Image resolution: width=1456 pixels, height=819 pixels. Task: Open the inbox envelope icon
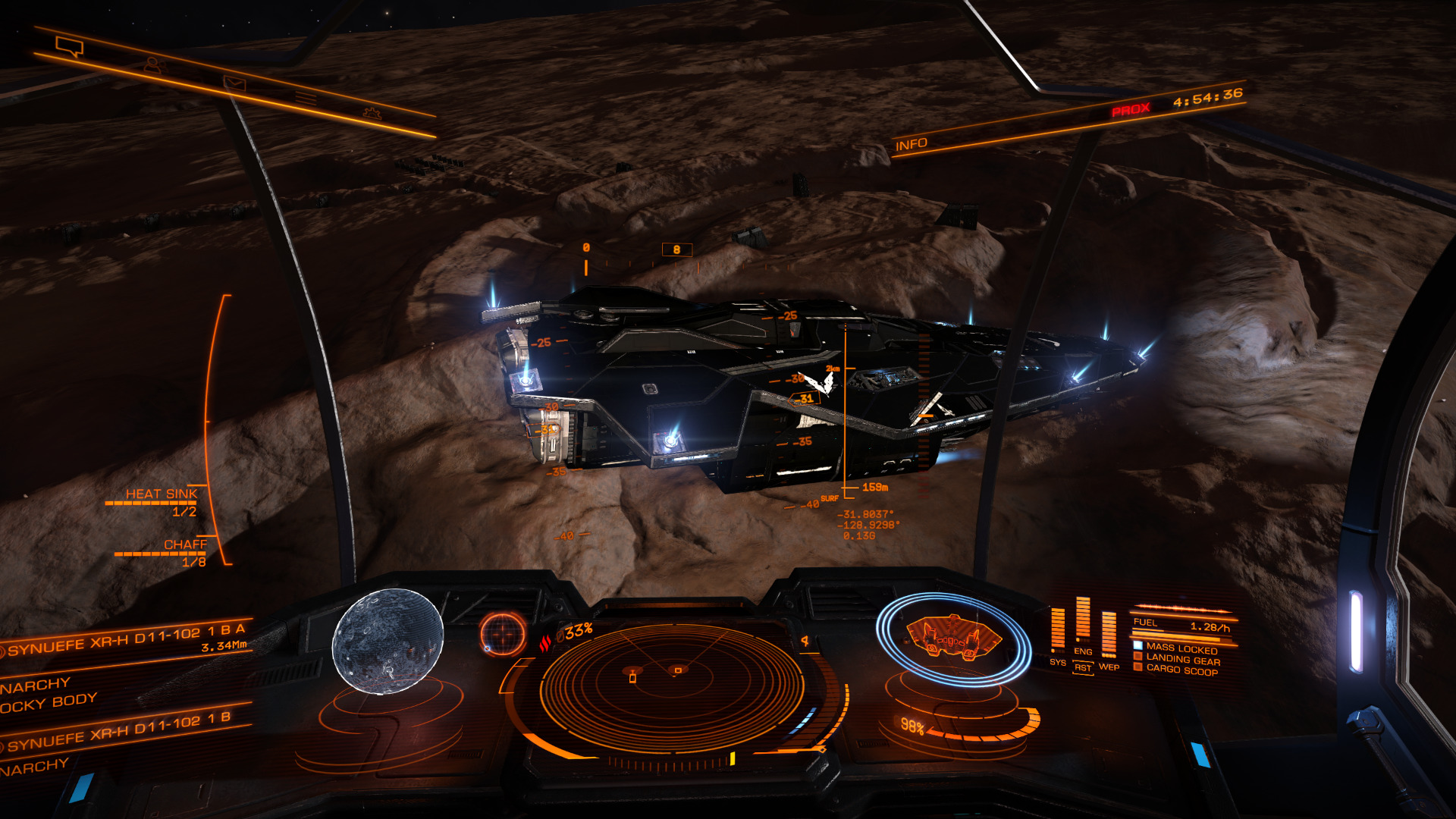click(x=234, y=83)
